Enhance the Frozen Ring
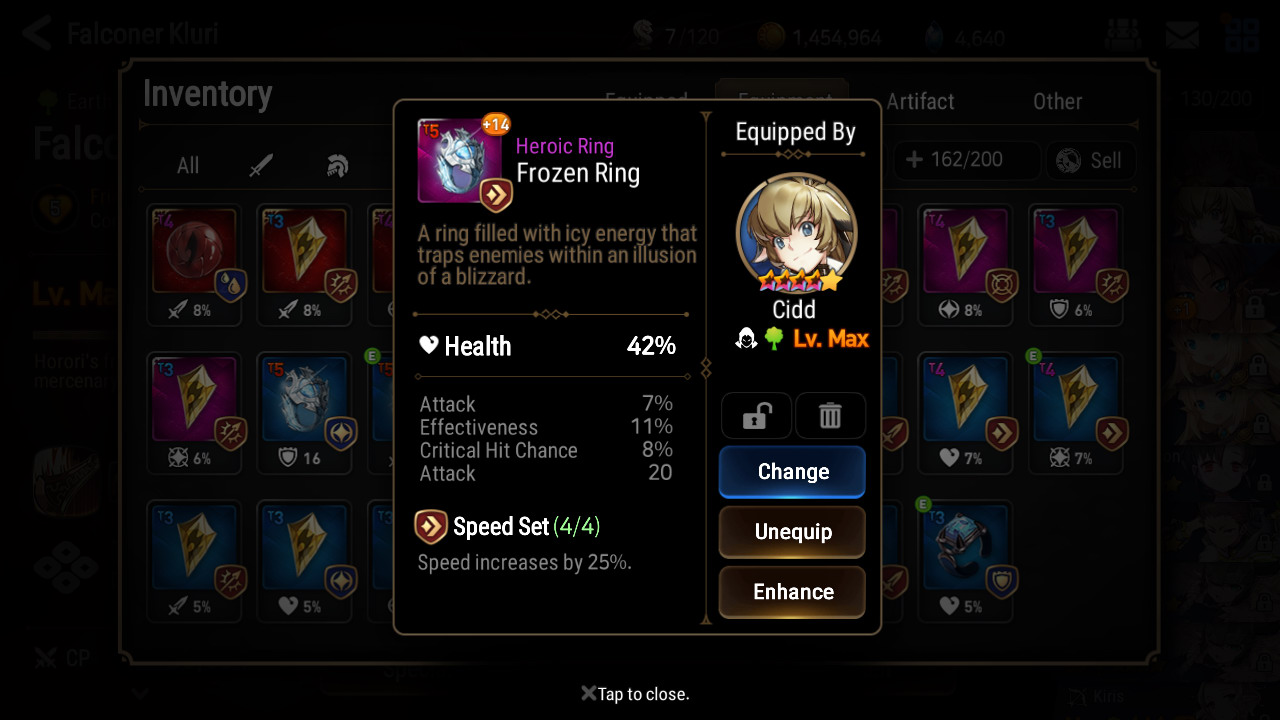This screenshot has width=1280, height=720. [792, 591]
